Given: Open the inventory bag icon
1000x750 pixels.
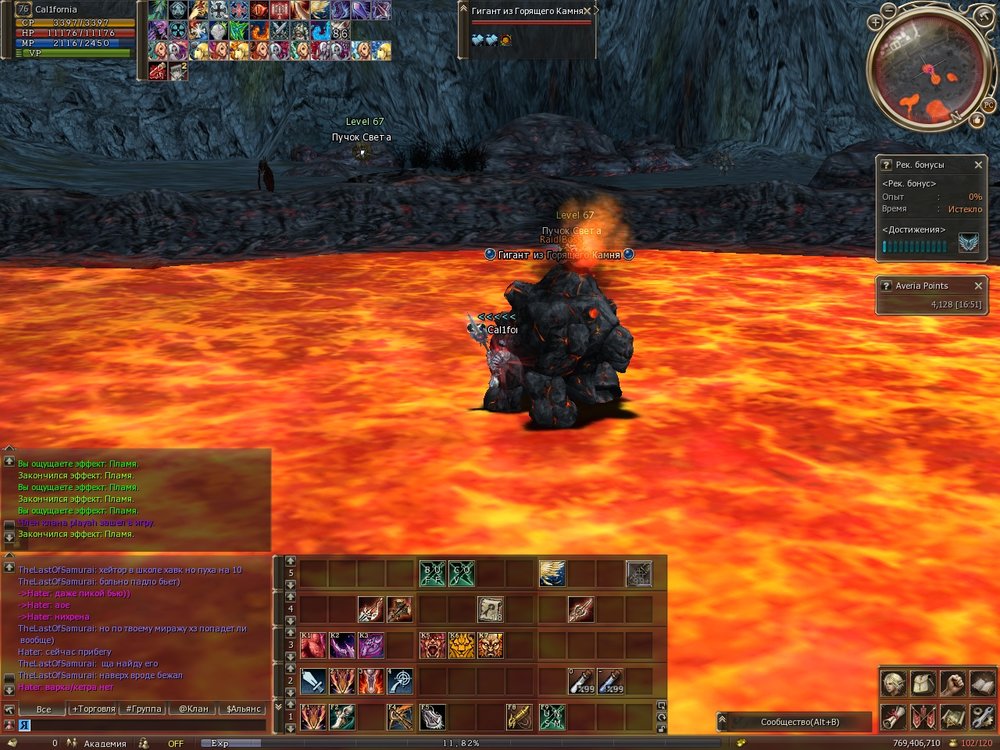Looking at the screenshot, I should pos(924,684).
